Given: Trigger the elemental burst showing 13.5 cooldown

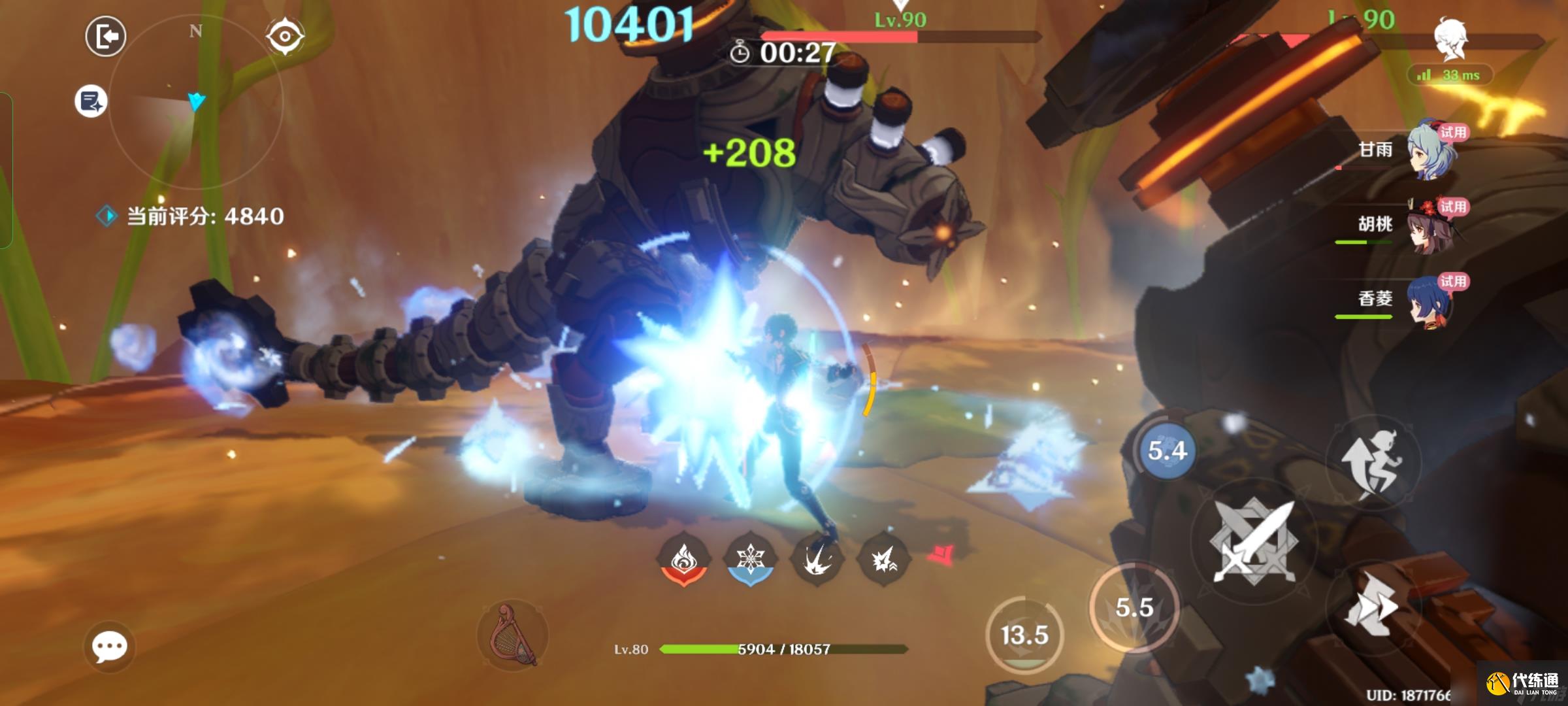Looking at the screenshot, I should click(1024, 635).
